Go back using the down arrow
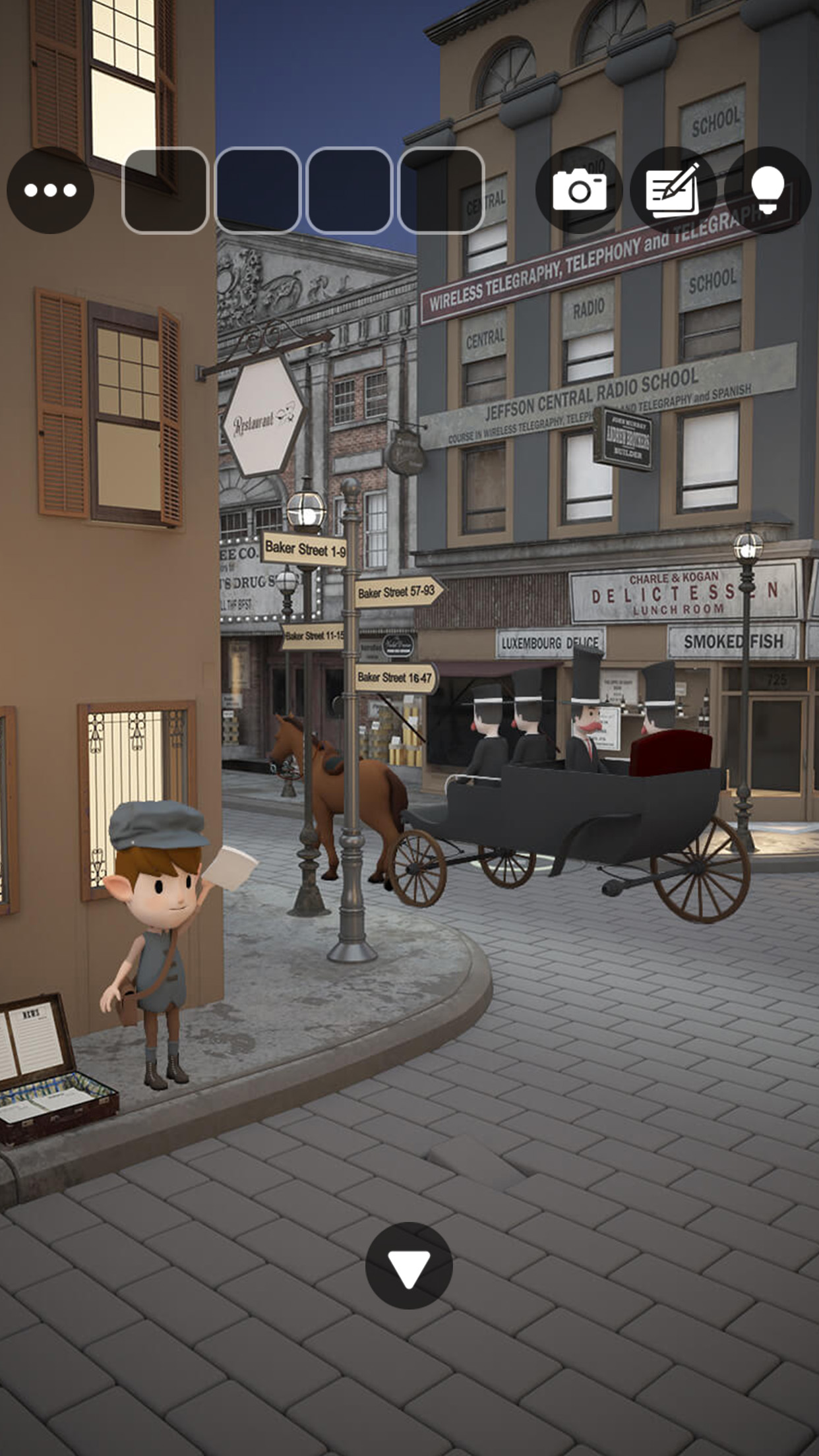The width and height of the screenshot is (819, 1456). pyautogui.click(x=409, y=1265)
